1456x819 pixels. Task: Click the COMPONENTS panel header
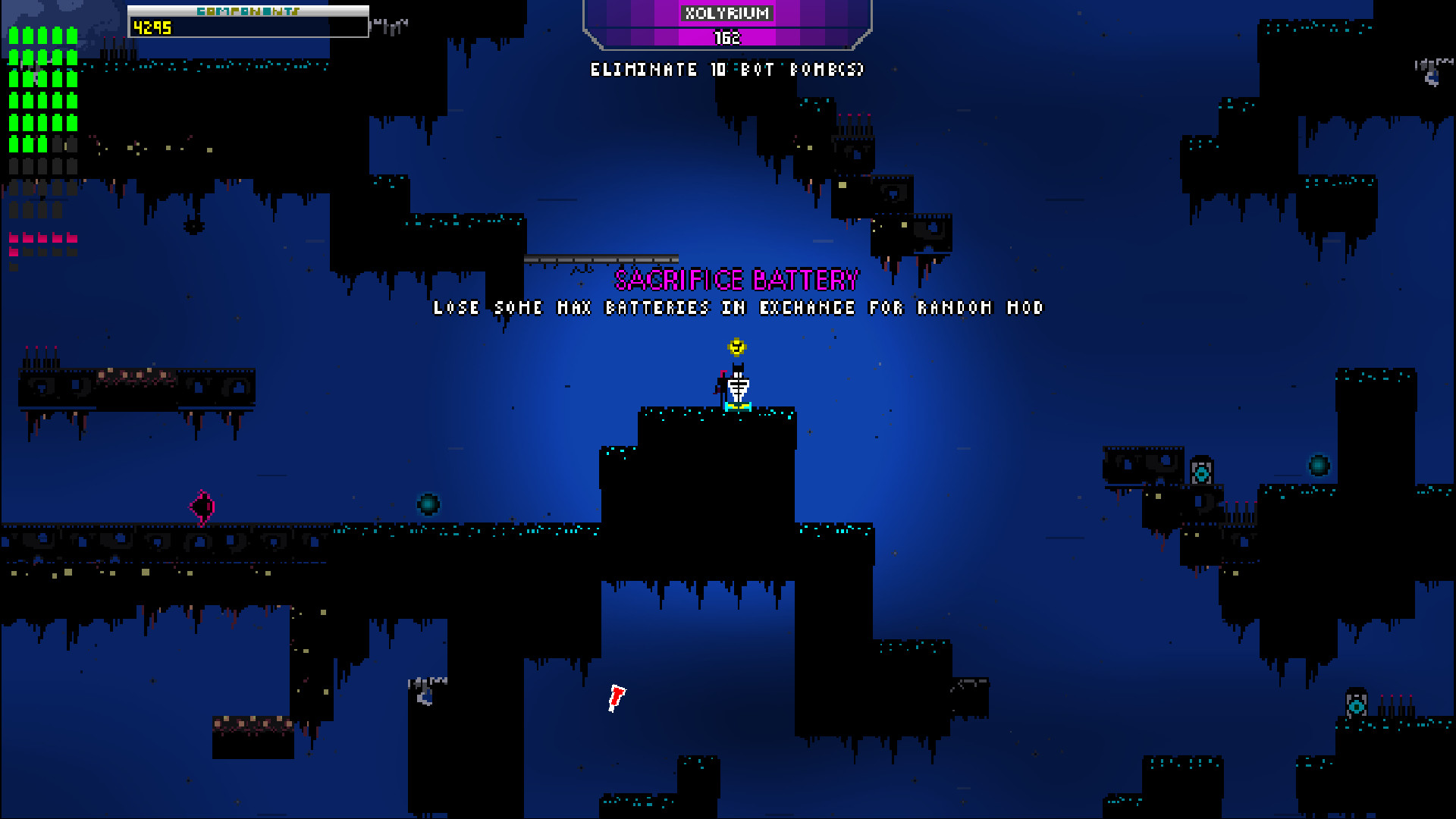click(248, 11)
